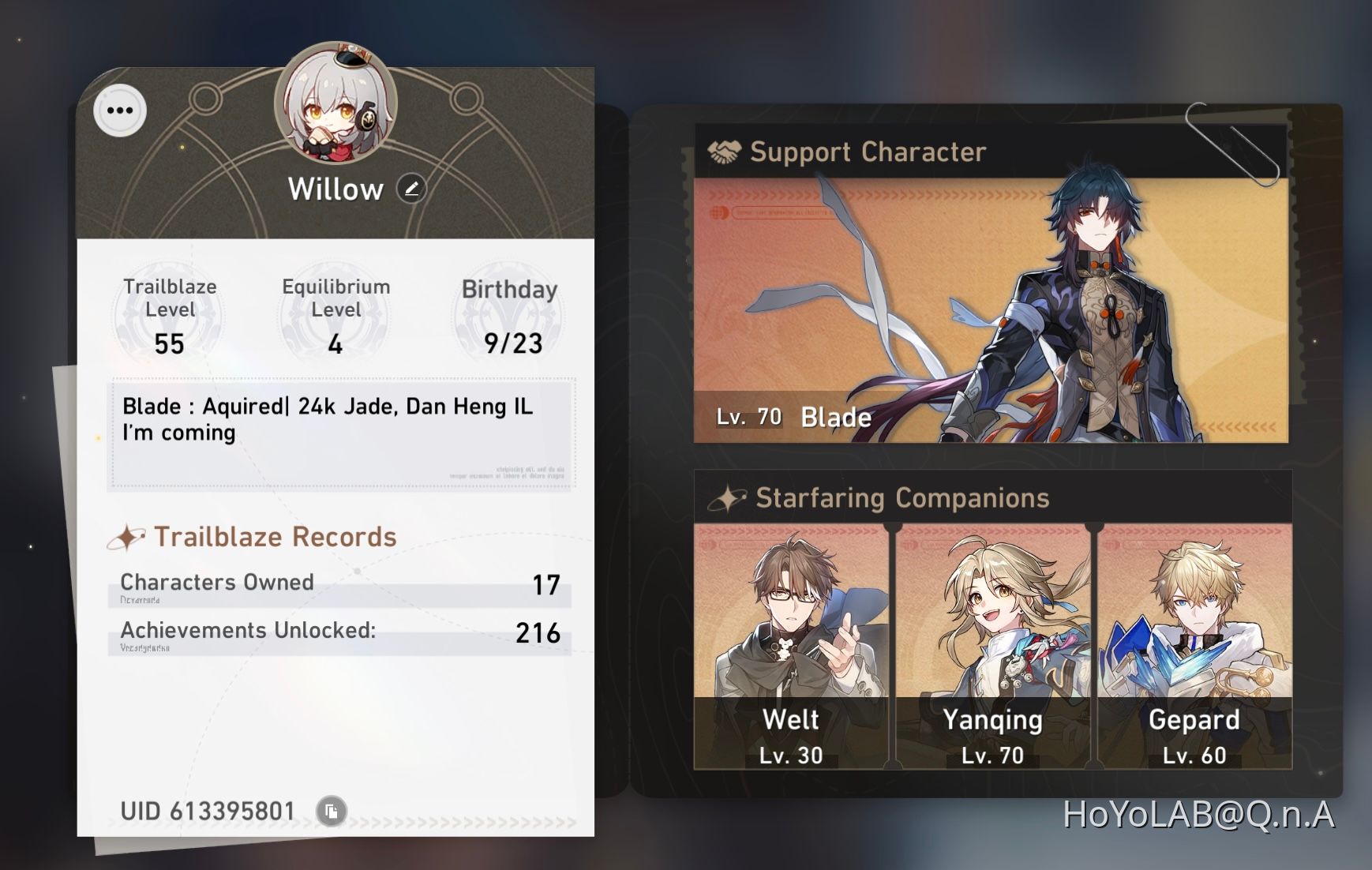Select the Trailblaze Level emblem
This screenshot has height=870, width=1372.
167,314
